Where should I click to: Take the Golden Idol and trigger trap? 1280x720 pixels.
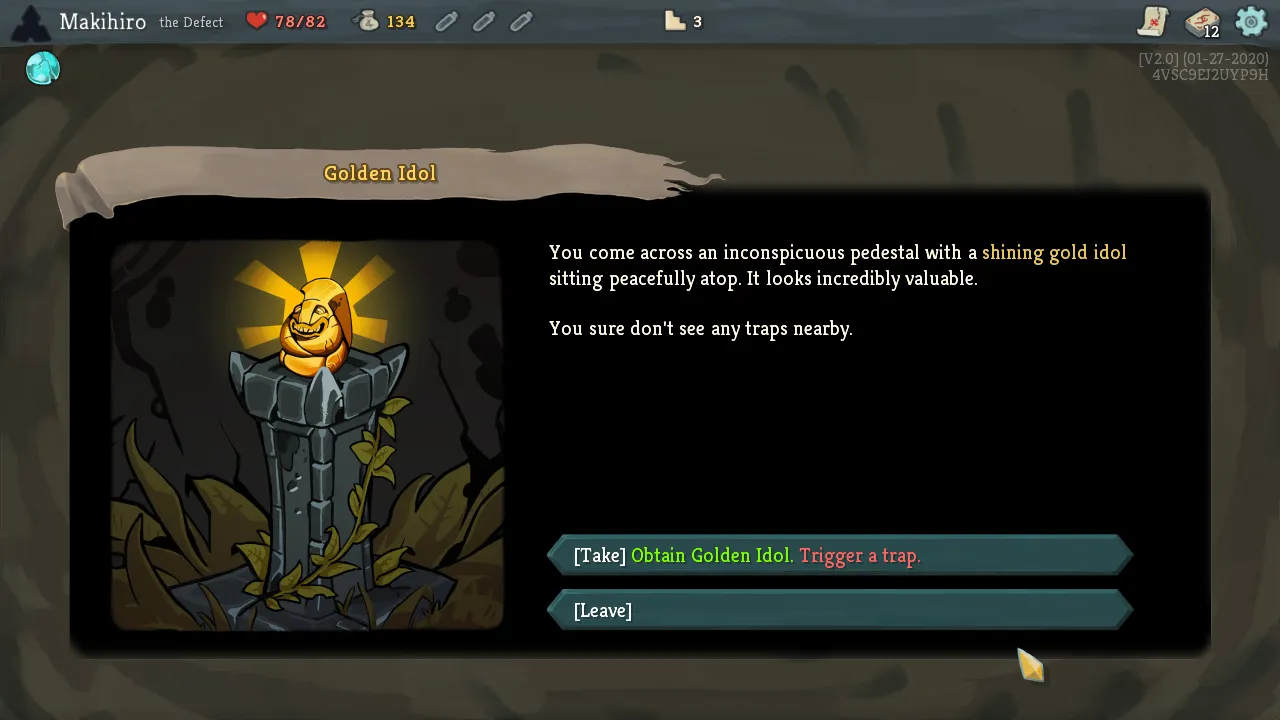840,555
